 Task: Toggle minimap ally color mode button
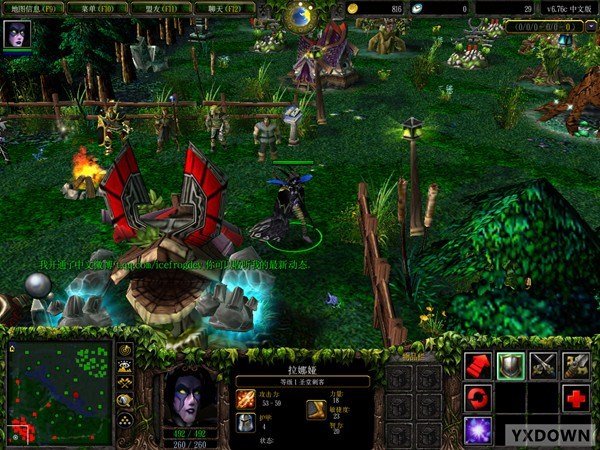126,383
